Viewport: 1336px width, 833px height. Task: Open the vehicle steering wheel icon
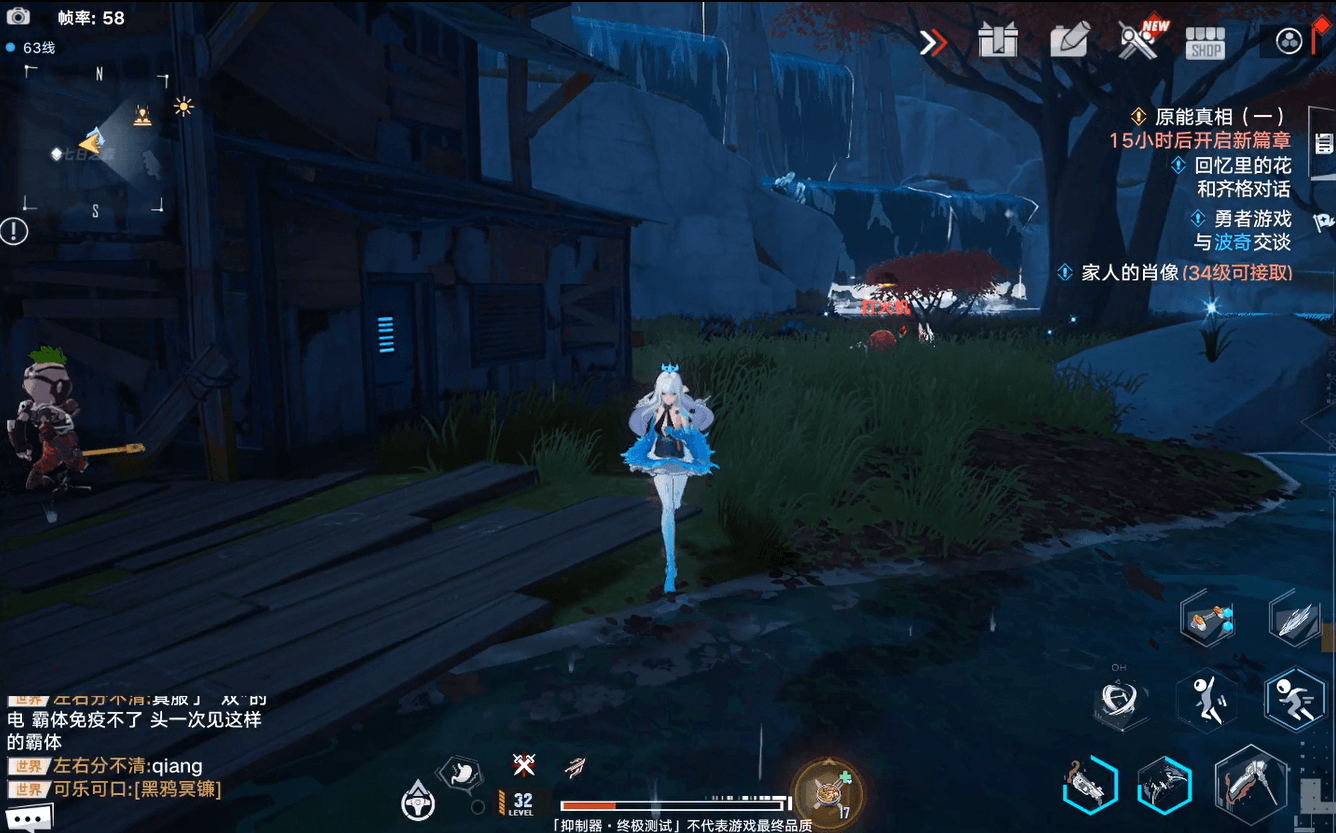point(417,801)
